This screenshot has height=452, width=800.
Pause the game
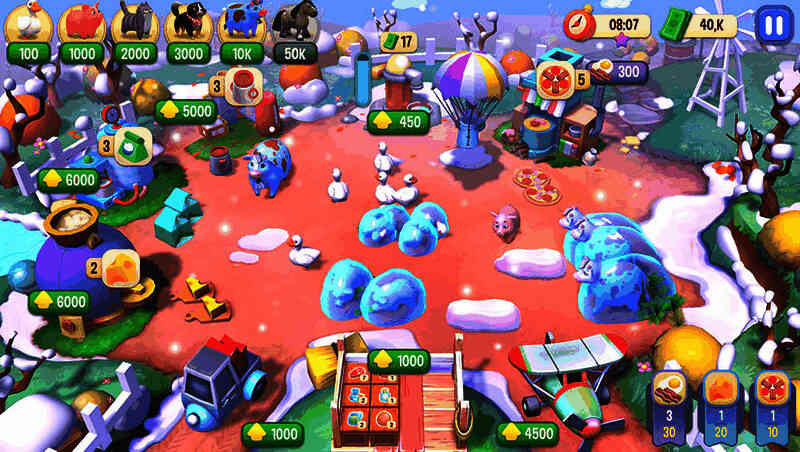point(771,24)
